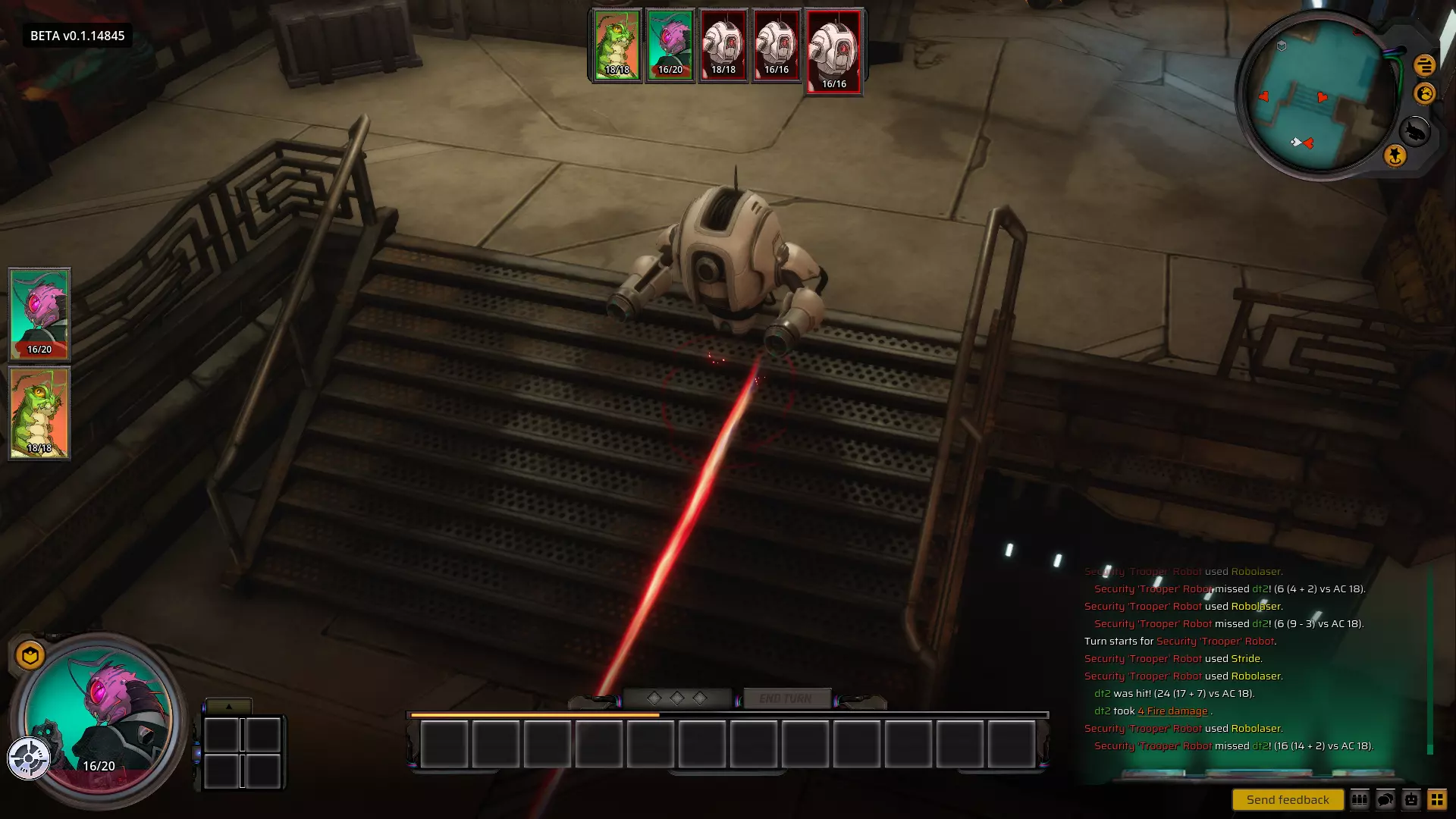Open the yellow hexagon inventory button

click(x=30, y=656)
